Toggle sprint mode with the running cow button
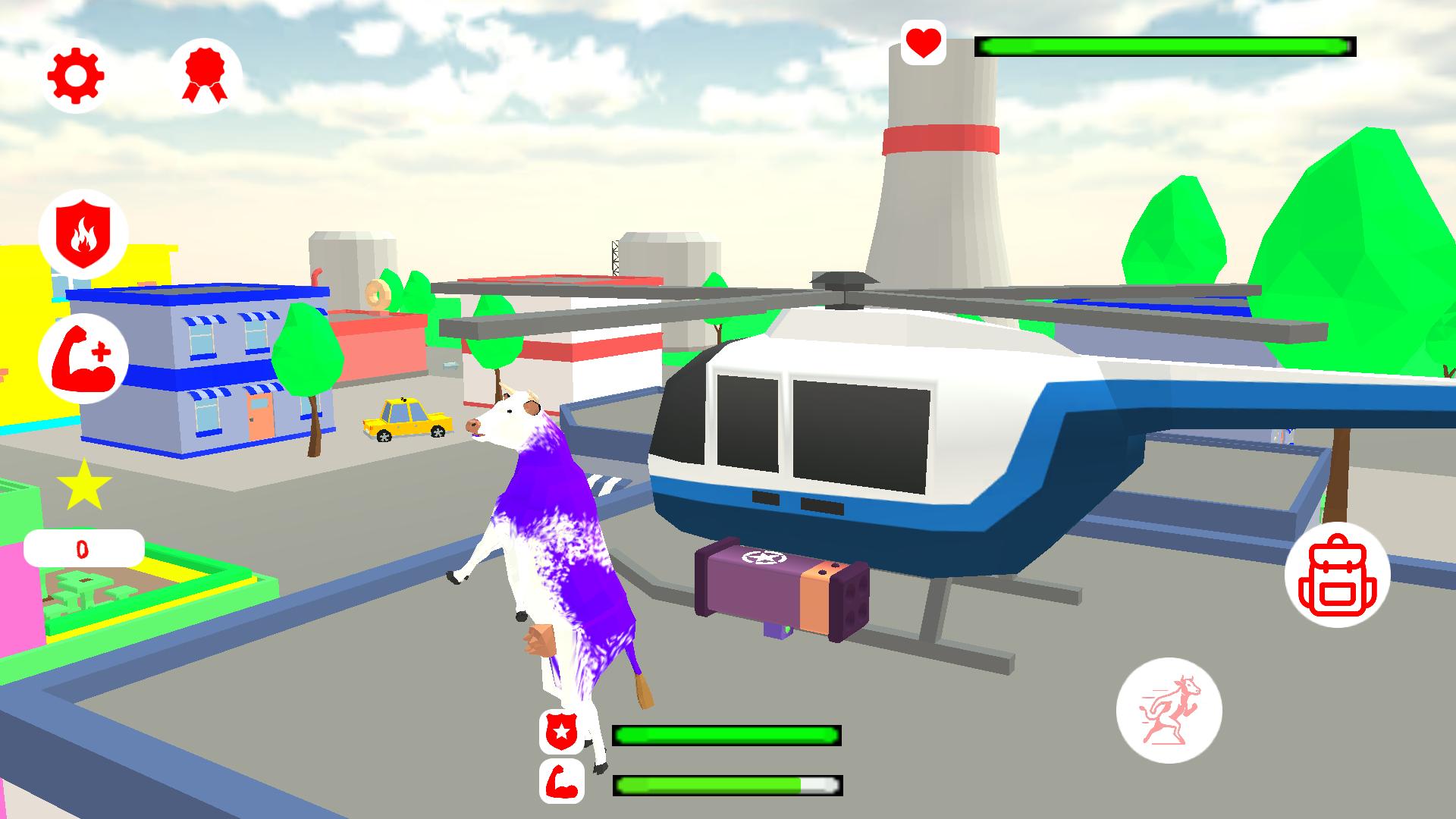The height and width of the screenshot is (819, 1456). [x=1171, y=708]
